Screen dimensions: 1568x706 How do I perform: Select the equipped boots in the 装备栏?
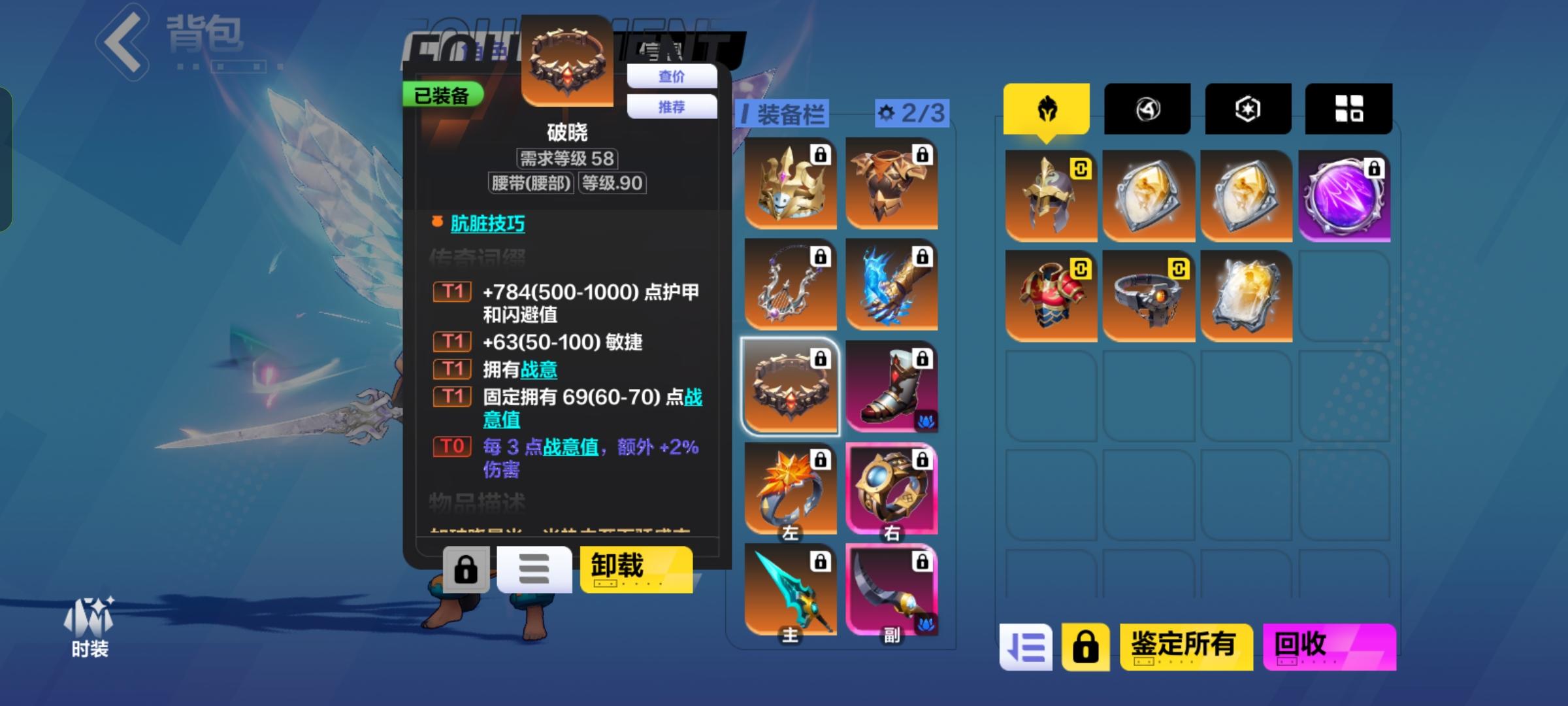(891, 386)
